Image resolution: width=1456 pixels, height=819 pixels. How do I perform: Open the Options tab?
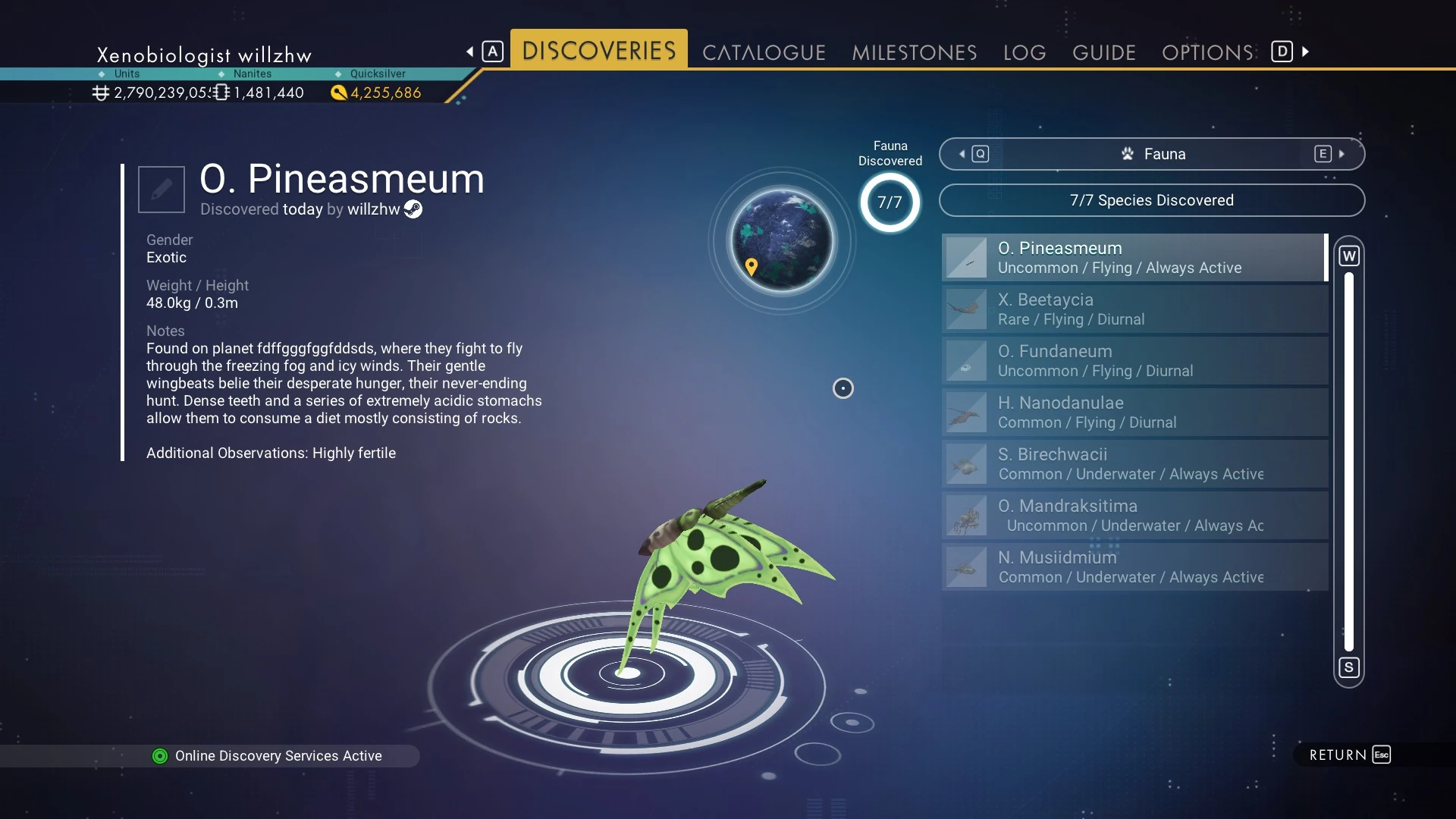click(x=1207, y=52)
